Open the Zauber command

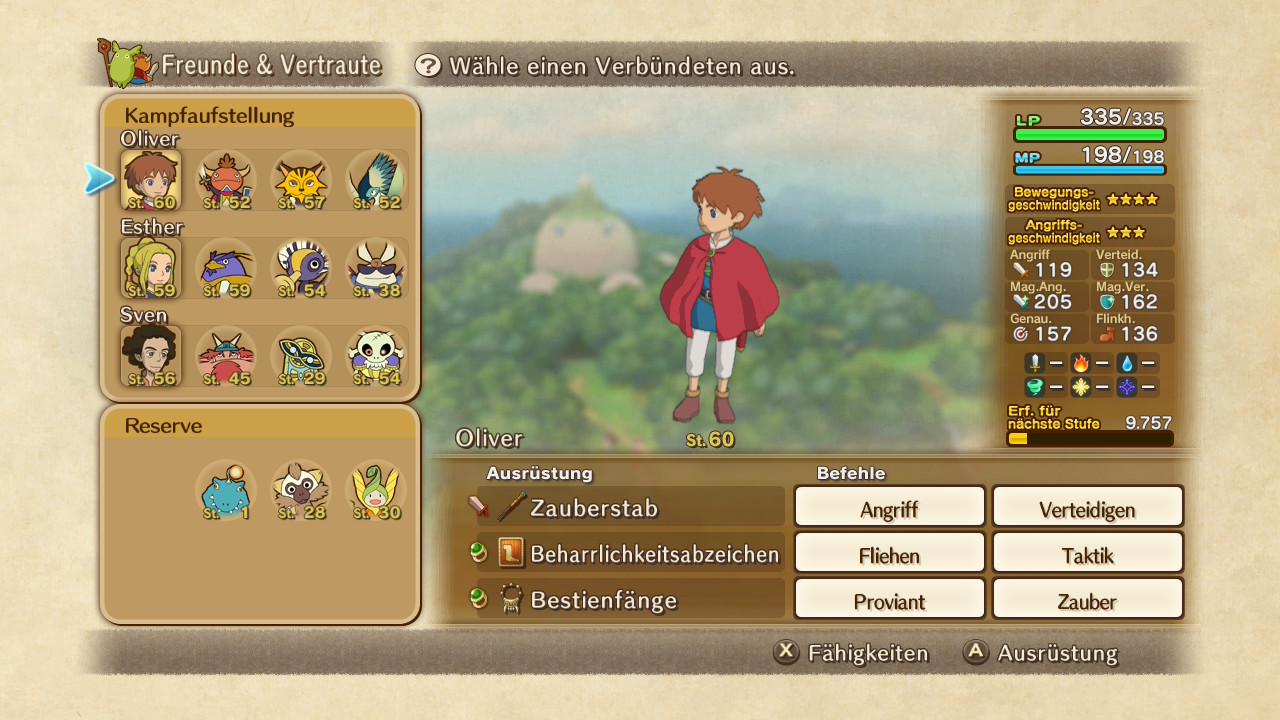click(x=1087, y=599)
